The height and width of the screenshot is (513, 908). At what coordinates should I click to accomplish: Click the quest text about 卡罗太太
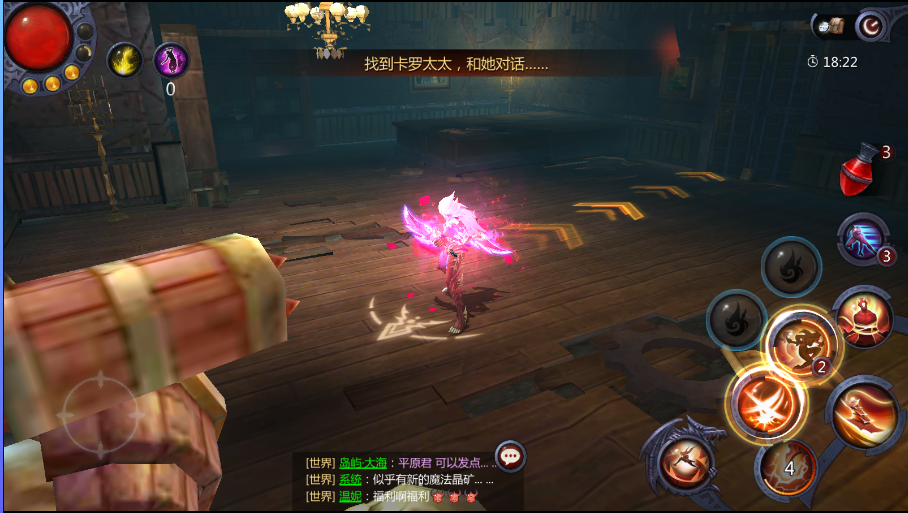[456, 64]
